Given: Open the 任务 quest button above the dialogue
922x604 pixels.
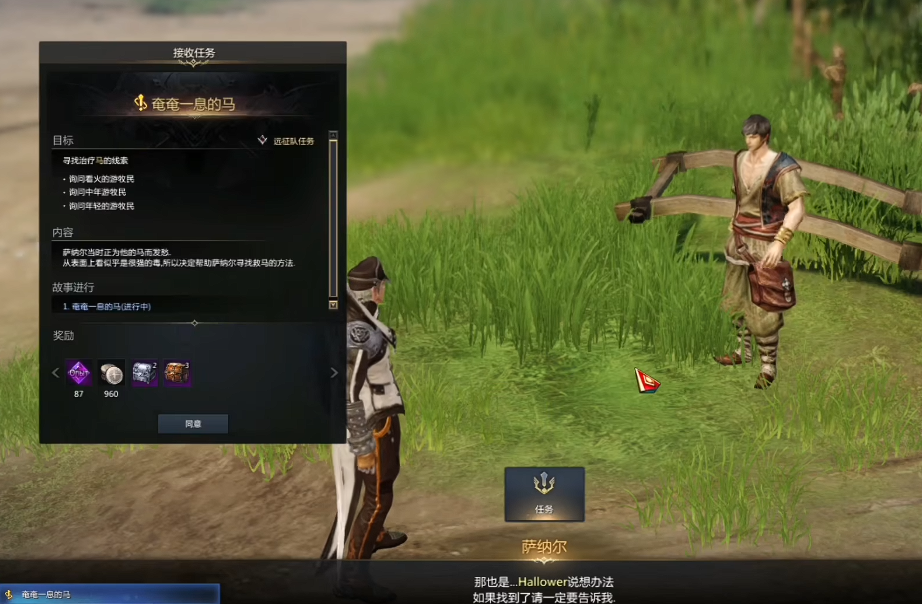Looking at the screenshot, I should pyautogui.click(x=544, y=493).
